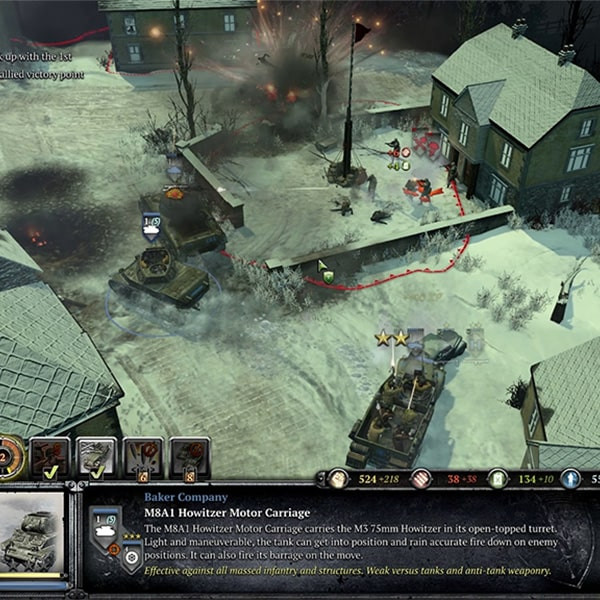Select the tank unit shield marker above the howitzer
Viewport: 600px width, 600px height.
(x=151, y=228)
